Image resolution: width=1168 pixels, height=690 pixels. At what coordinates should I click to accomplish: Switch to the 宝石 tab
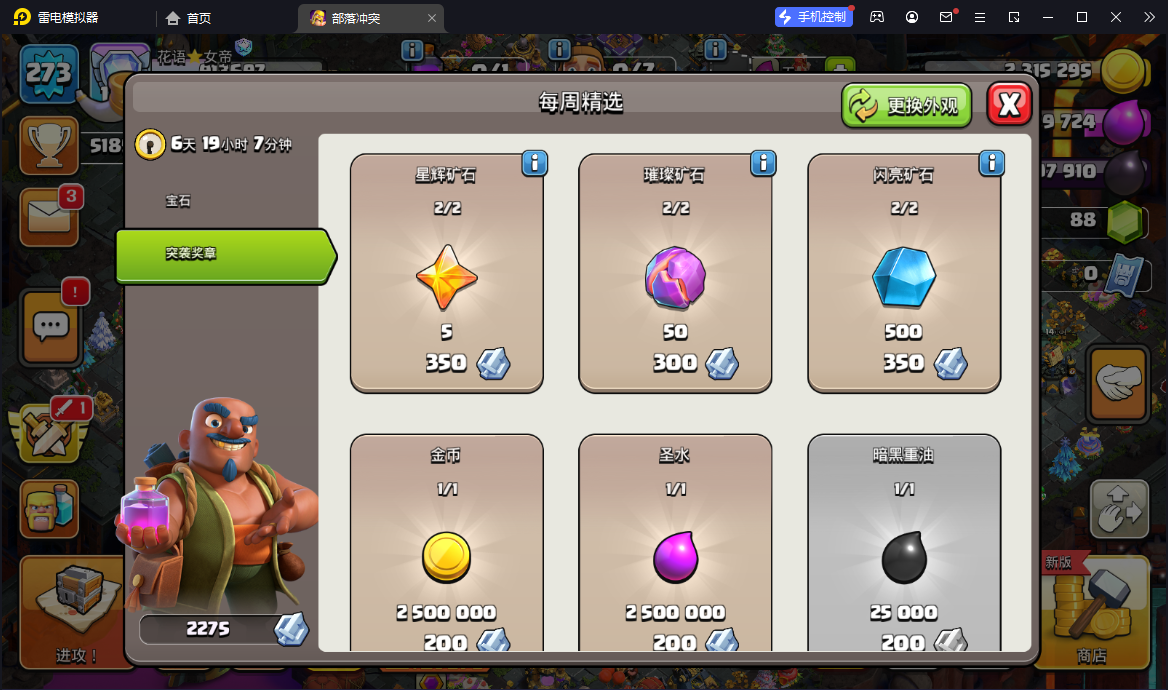178,201
